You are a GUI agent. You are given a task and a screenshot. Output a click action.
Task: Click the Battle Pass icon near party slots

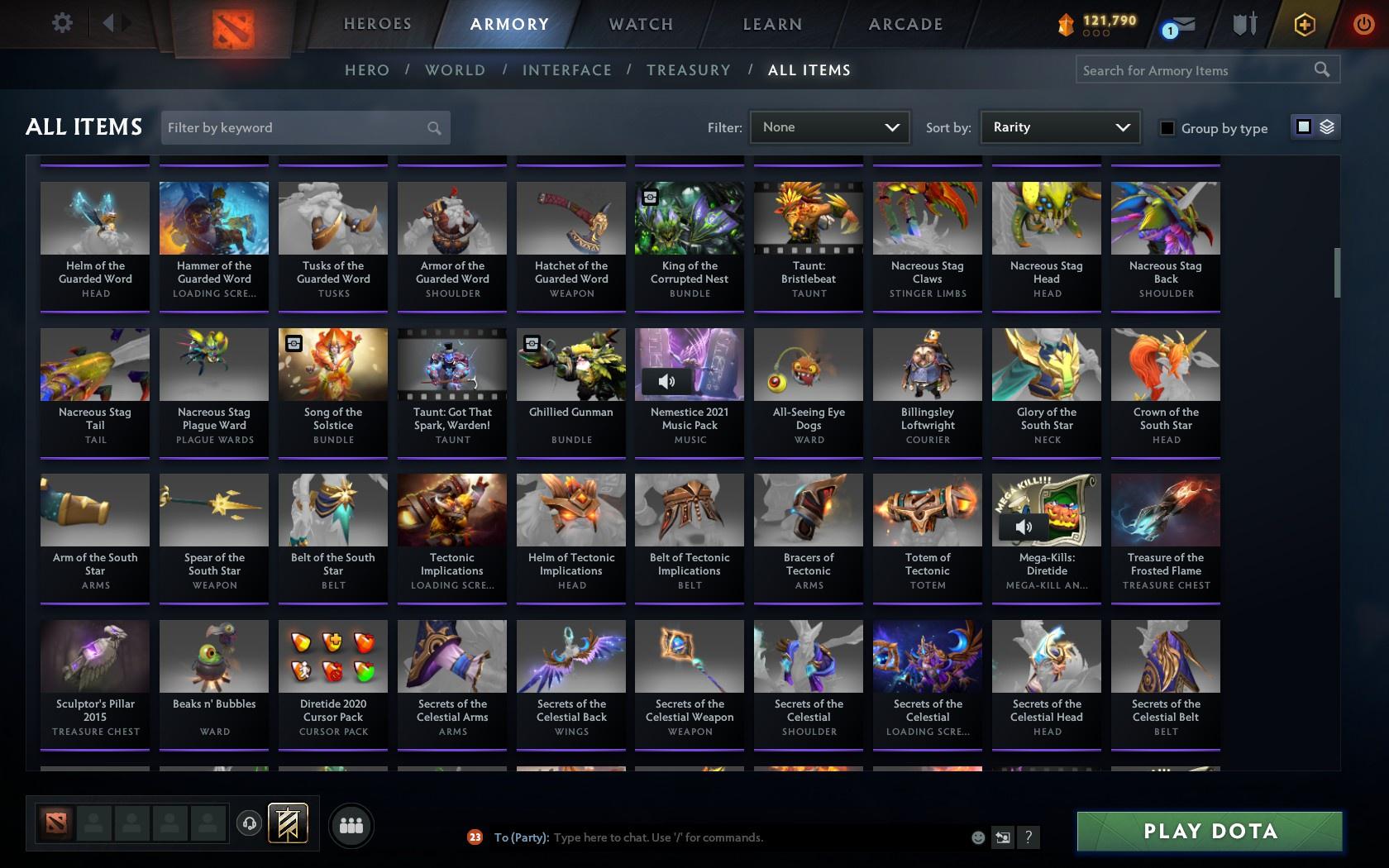click(x=289, y=823)
